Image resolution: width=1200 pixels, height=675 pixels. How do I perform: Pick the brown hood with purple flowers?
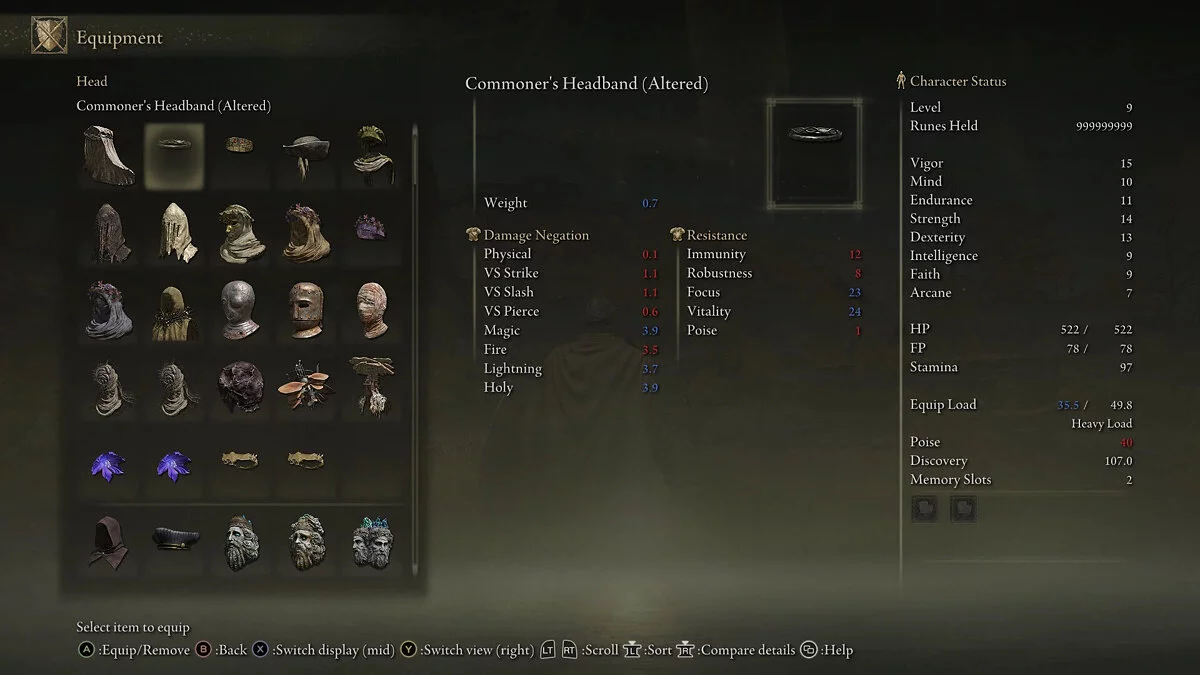[306, 232]
